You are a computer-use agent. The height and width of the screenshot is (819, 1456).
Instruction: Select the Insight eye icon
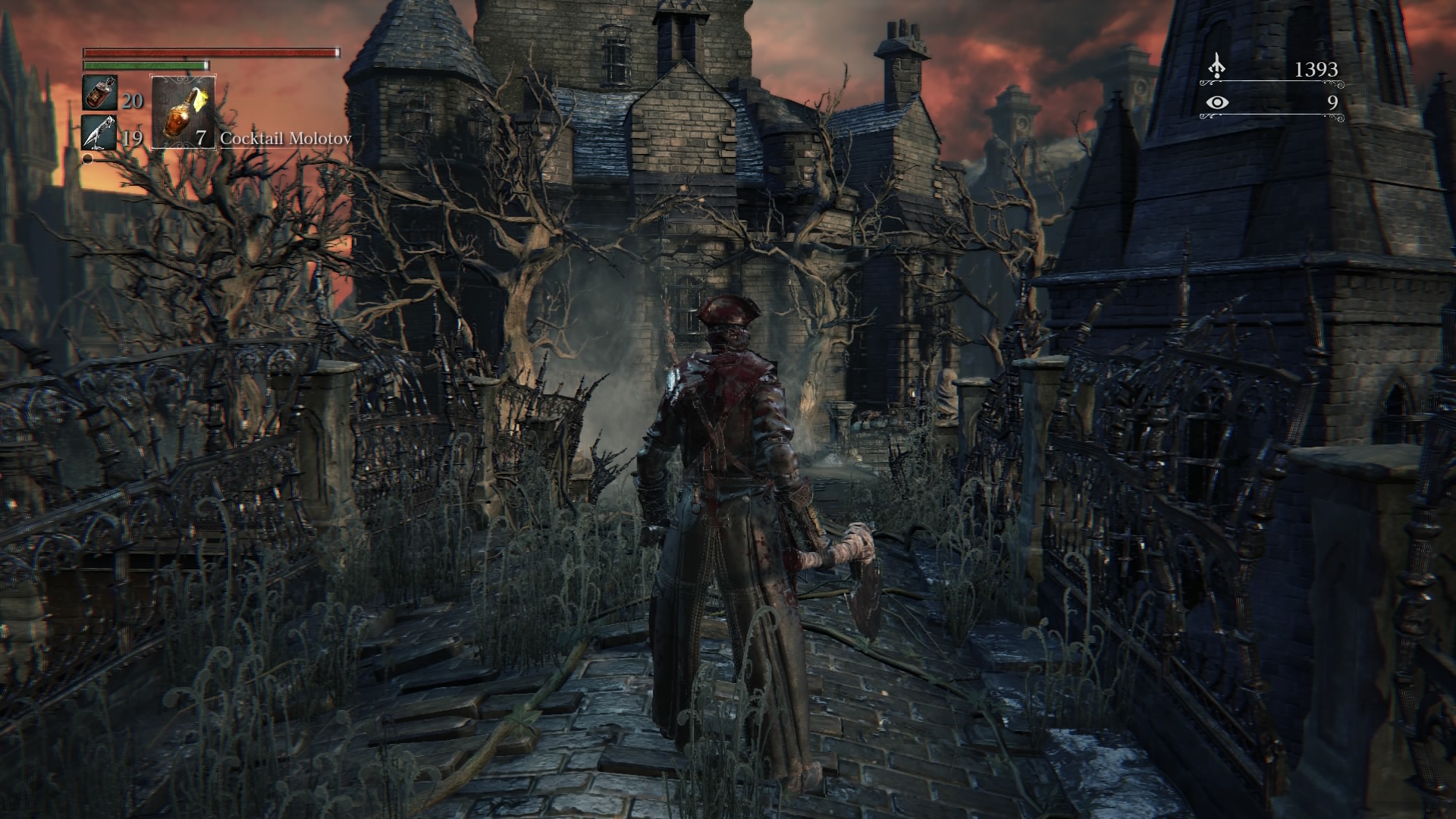click(x=1216, y=102)
